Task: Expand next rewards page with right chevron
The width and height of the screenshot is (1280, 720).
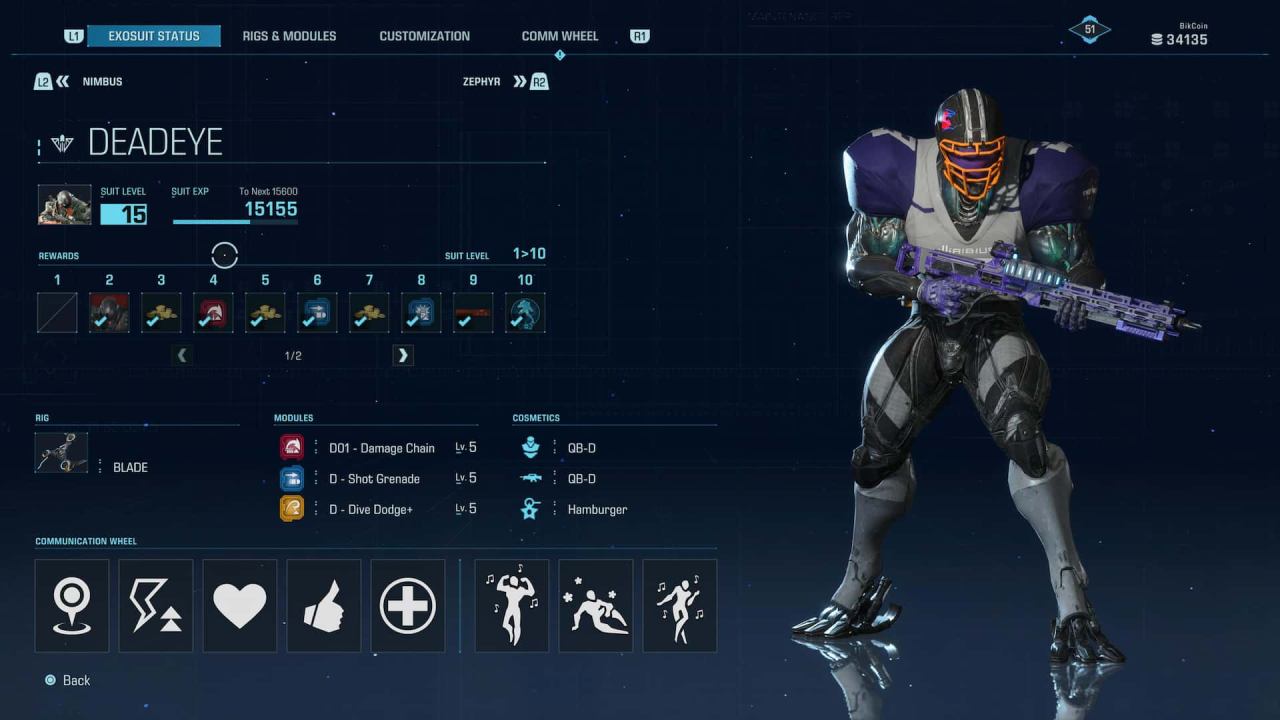Action: tap(402, 355)
